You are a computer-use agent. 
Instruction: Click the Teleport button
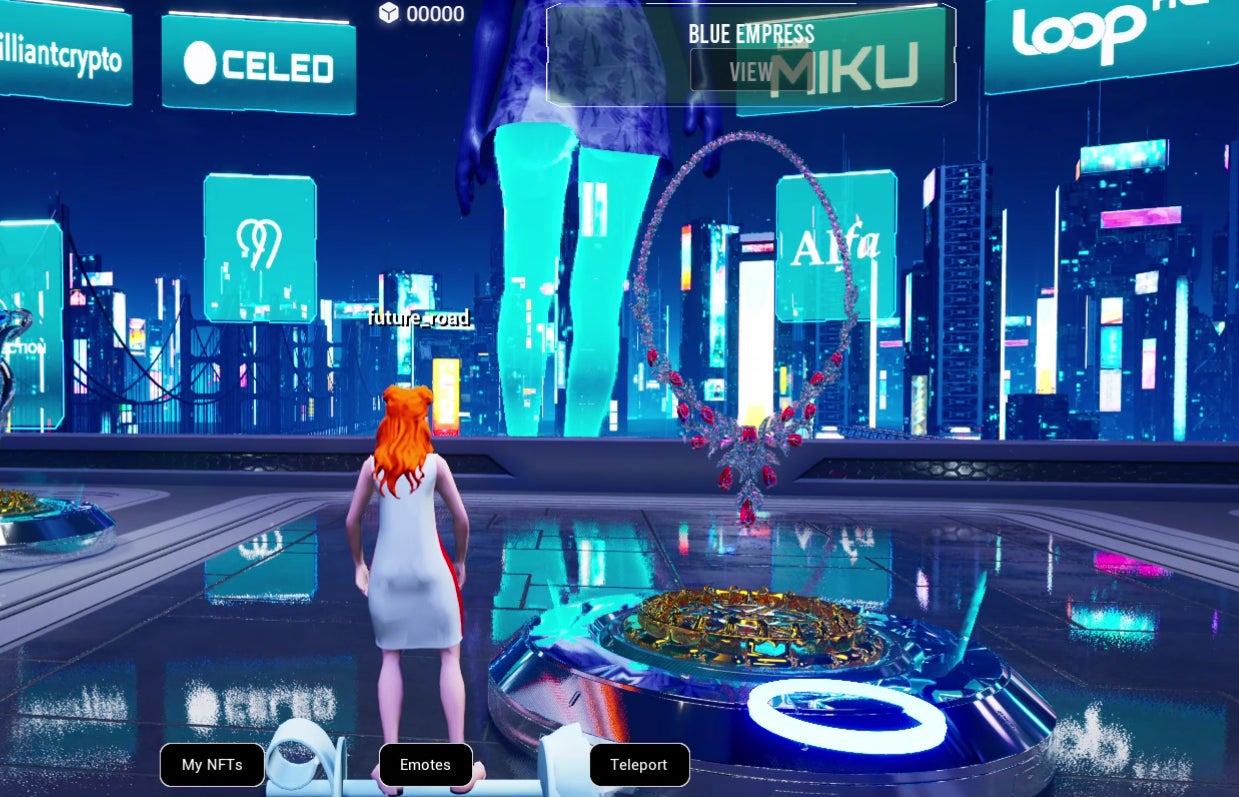coord(639,765)
